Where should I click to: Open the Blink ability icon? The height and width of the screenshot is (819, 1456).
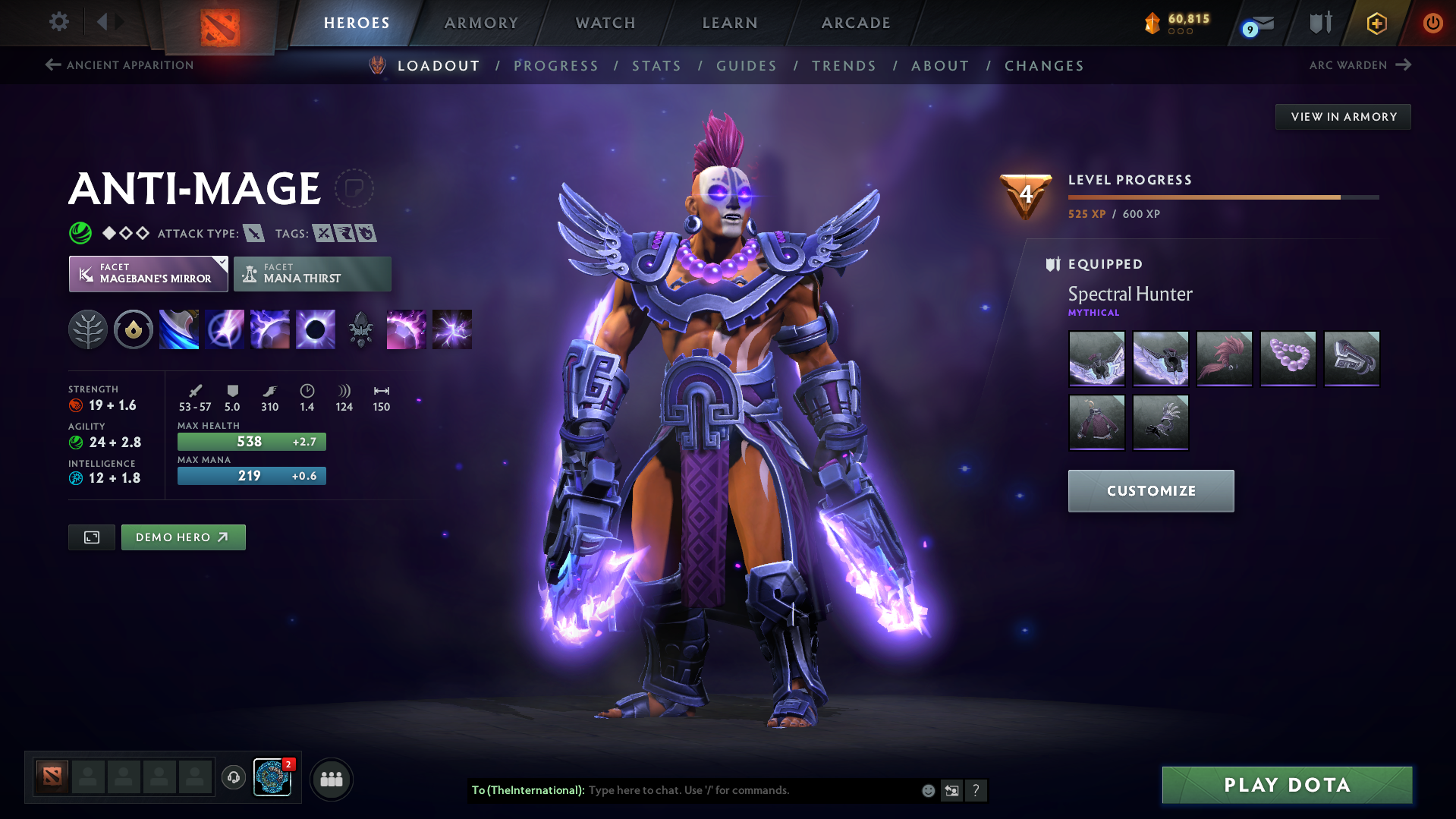point(224,329)
